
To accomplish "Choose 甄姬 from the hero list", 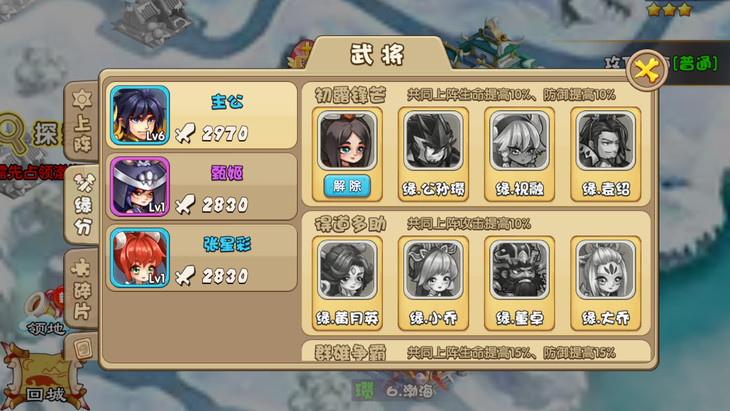I will (x=200, y=187).
